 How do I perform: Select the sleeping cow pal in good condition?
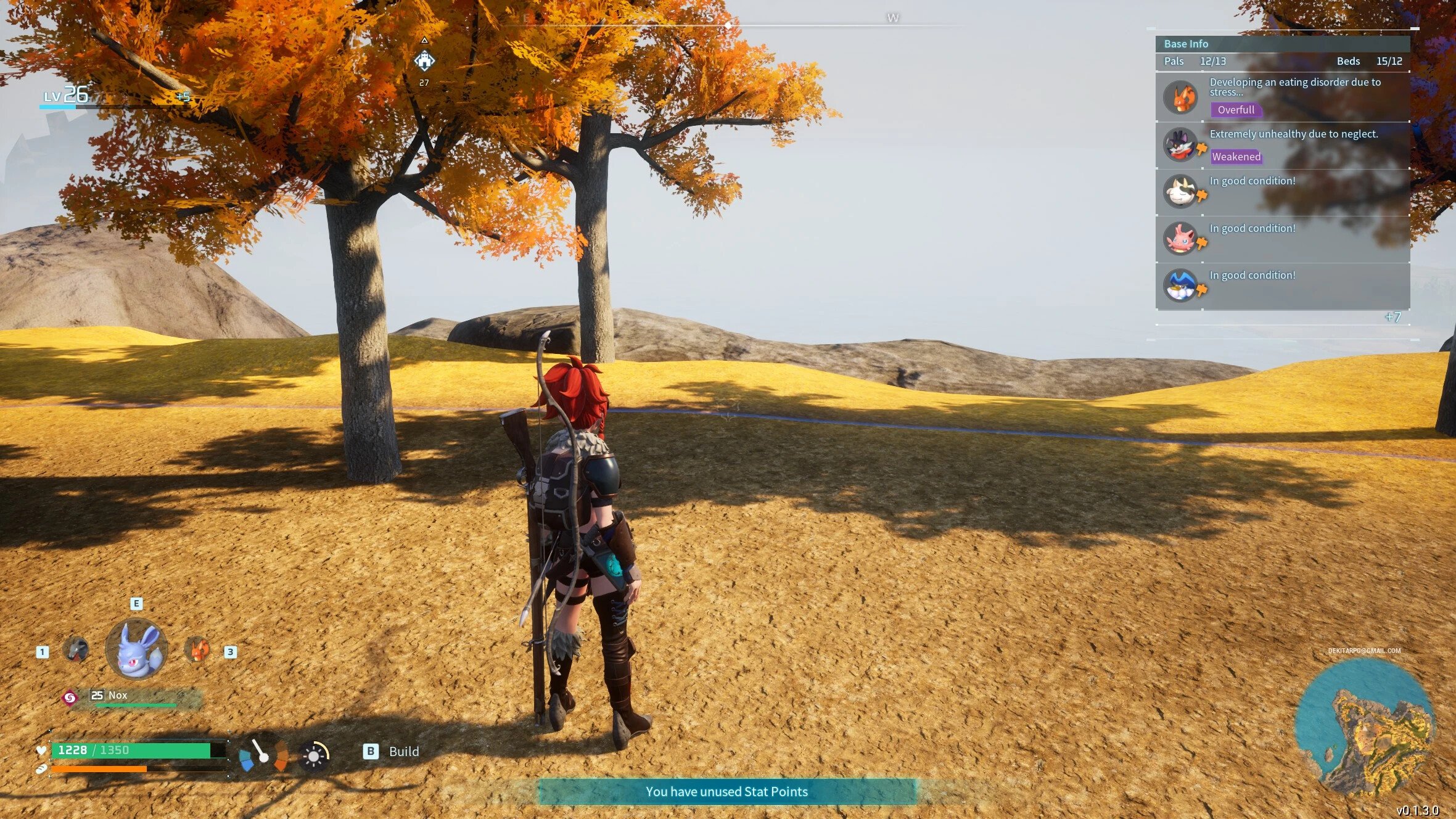pos(1182,191)
